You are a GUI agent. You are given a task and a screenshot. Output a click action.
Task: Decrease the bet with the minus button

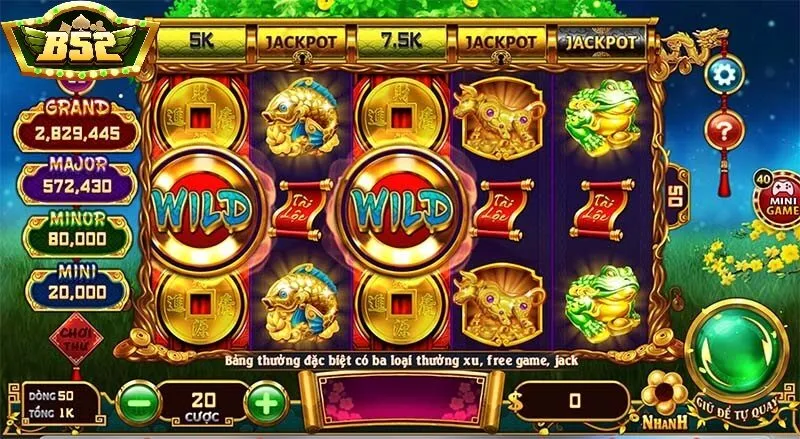coord(137,402)
